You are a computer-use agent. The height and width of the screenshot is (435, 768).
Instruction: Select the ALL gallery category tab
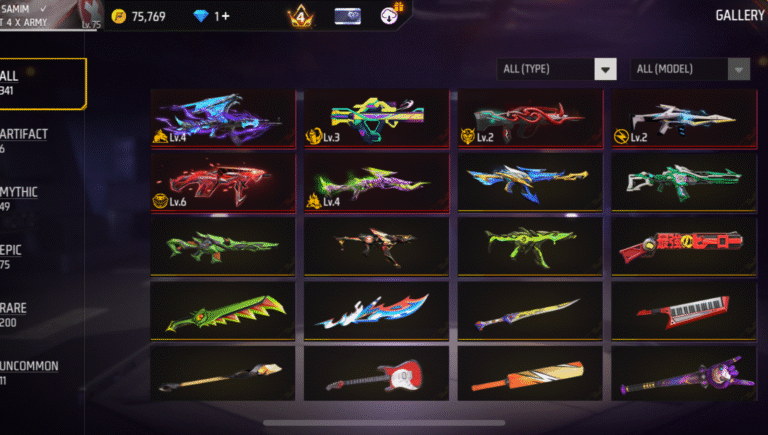40,82
